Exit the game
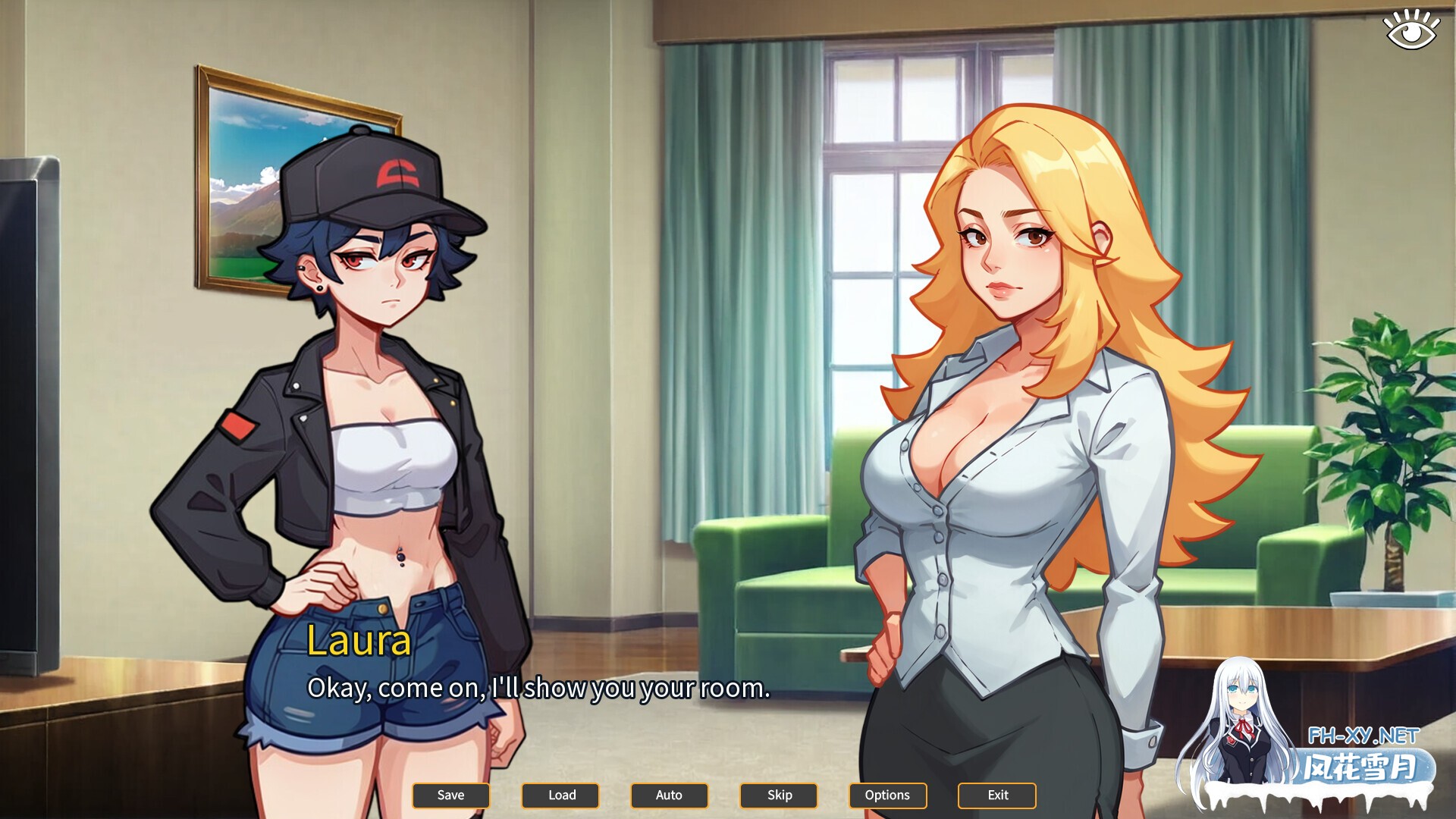The image size is (1456, 819). coord(997,795)
